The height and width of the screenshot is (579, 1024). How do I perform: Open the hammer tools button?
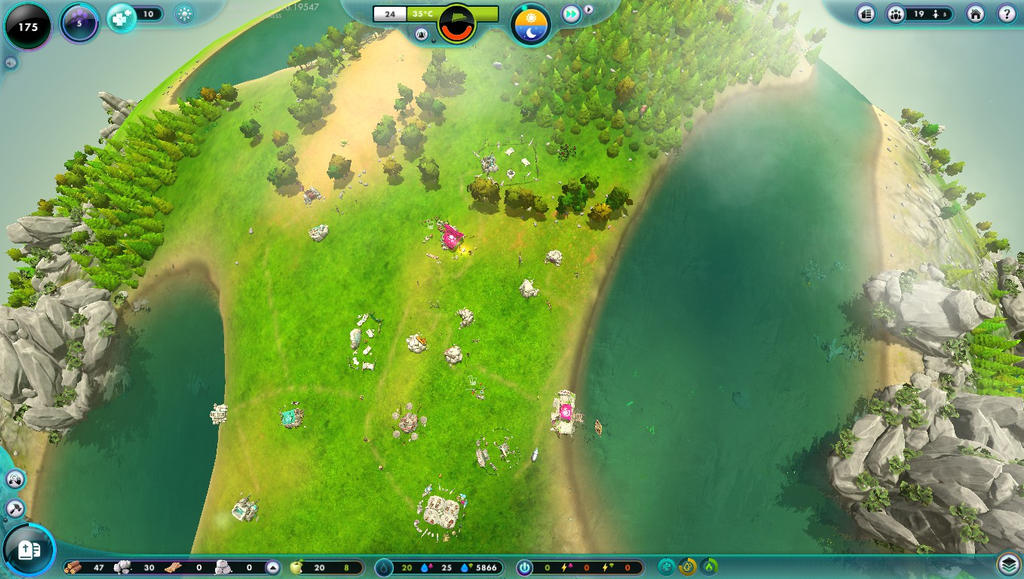pos(15,508)
